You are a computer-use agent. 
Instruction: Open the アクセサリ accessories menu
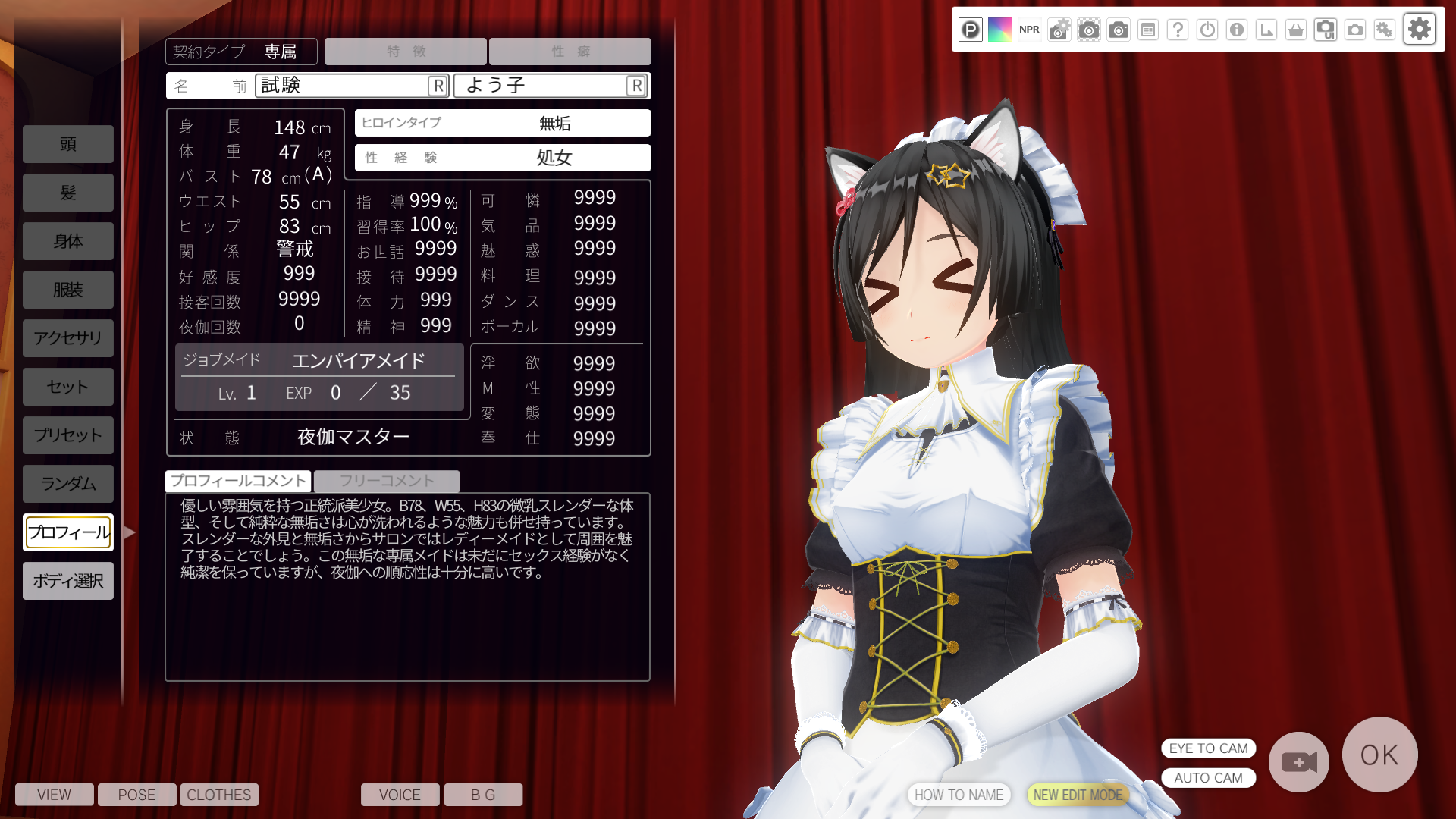pyautogui.click(x=68, y=338)
